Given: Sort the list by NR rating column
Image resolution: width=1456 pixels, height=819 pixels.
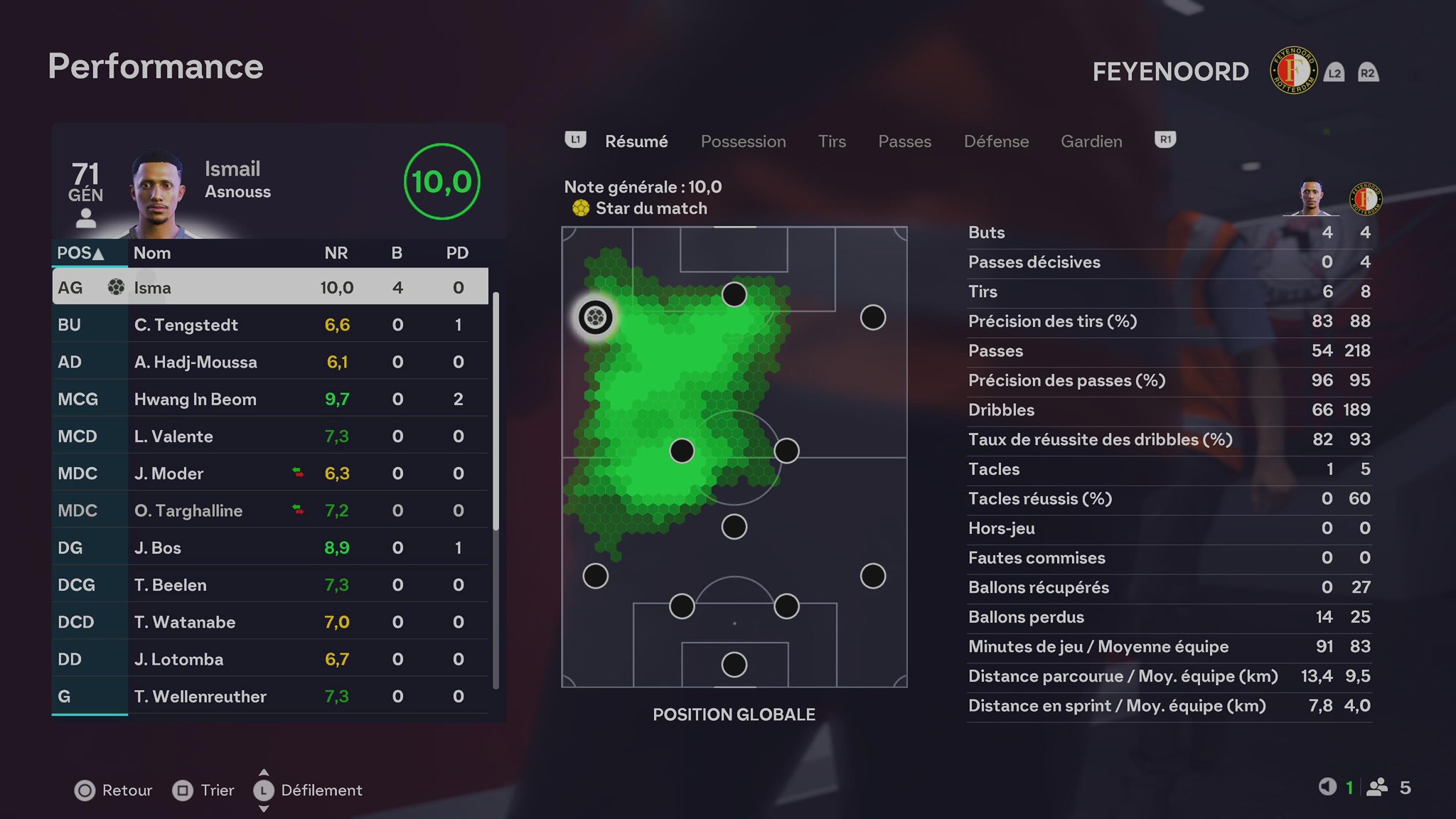Looking at the screenshot, I should [x=336, y=253].
